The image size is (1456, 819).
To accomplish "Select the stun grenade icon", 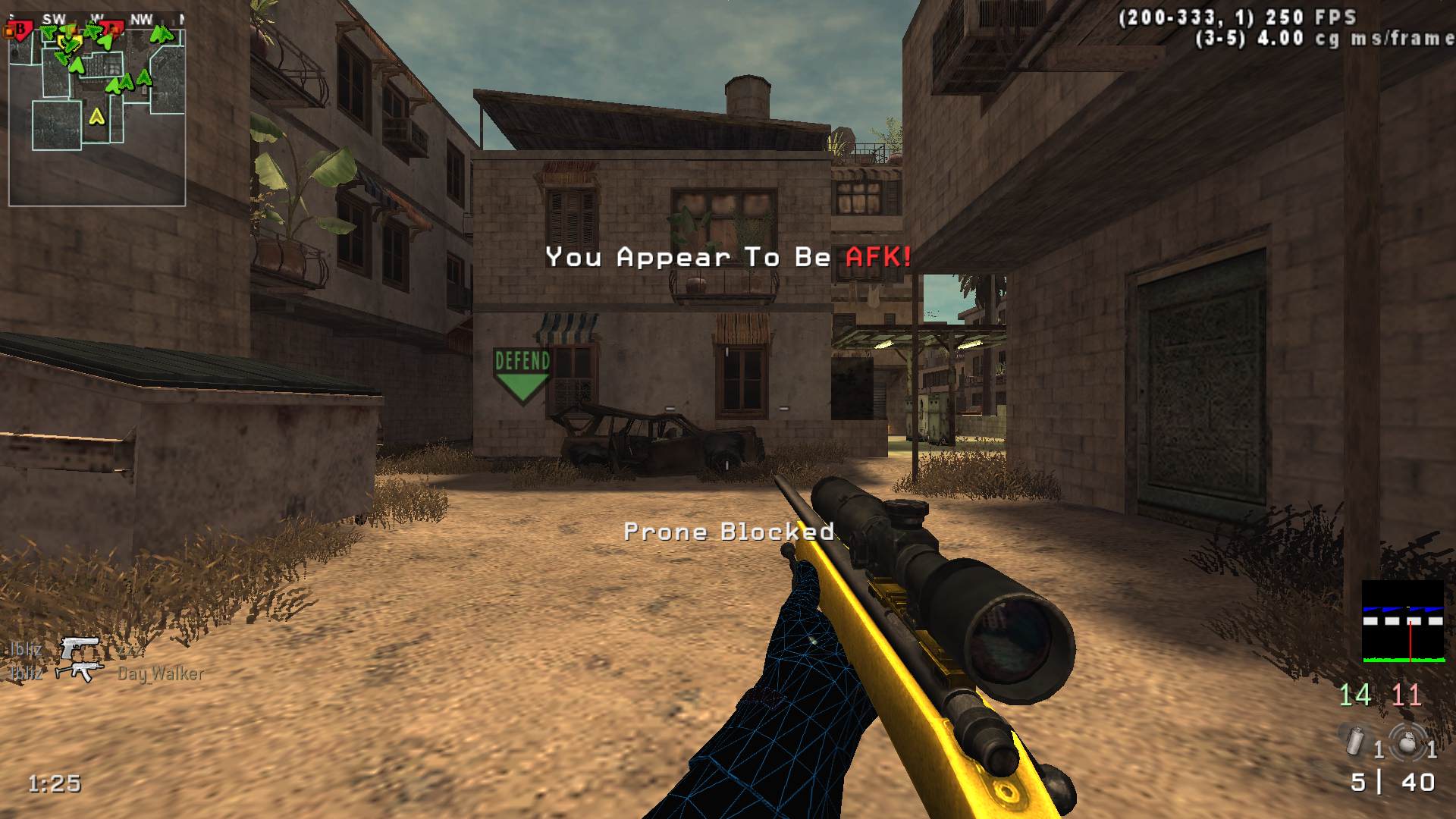I will click(1355, 741).
